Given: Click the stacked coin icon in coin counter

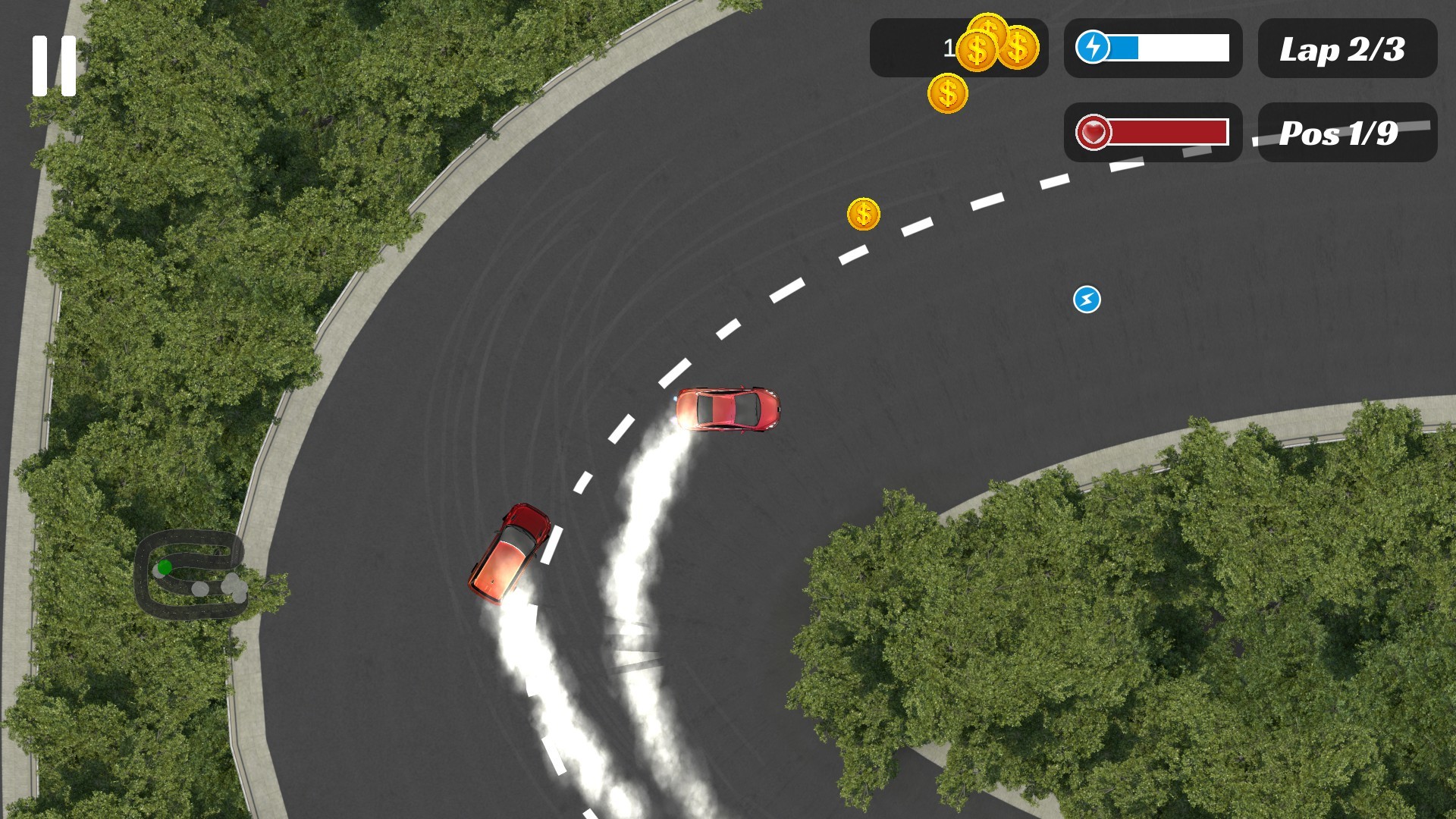Looking at the screenshot, I should (x=996, y=47).
